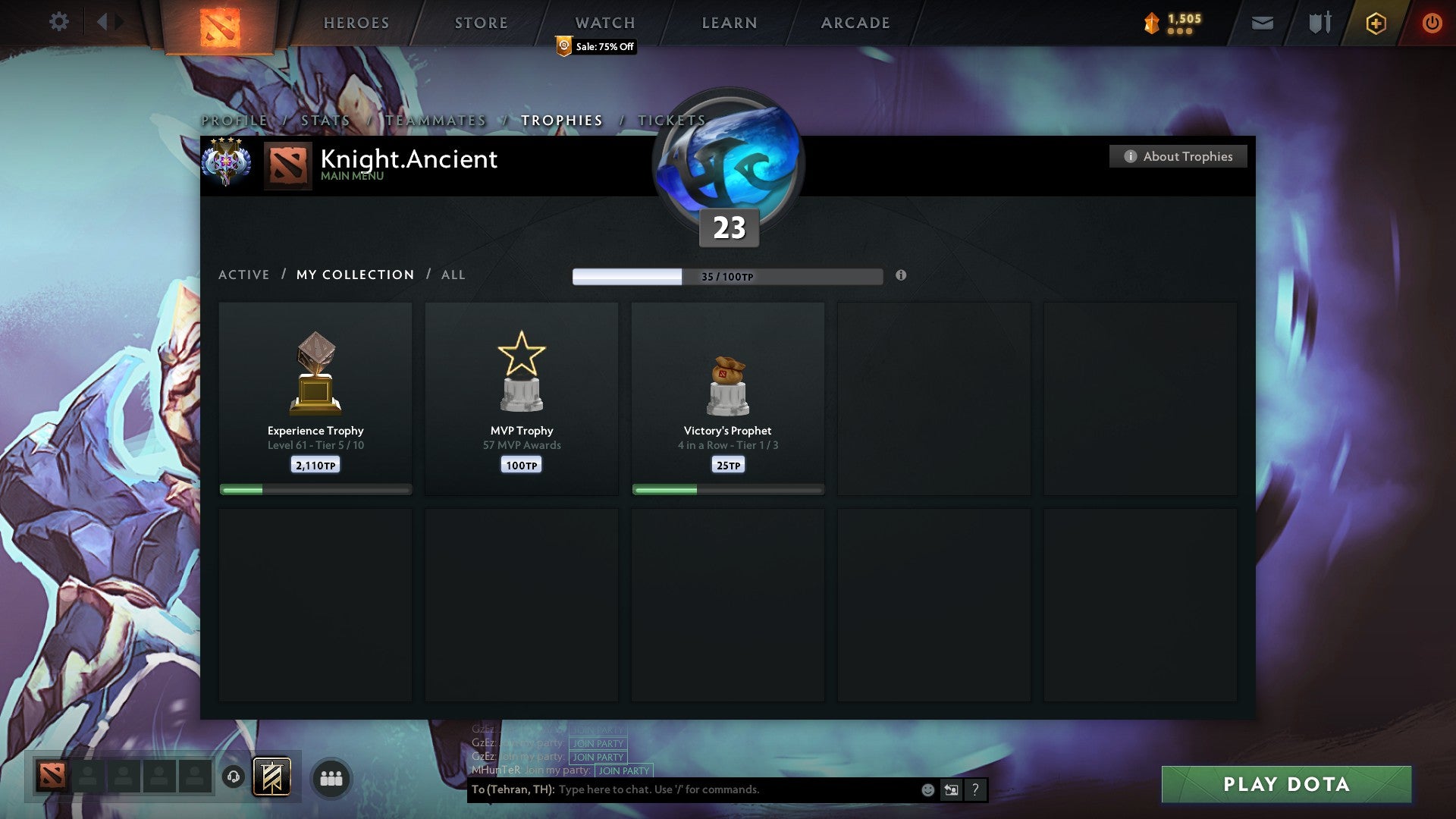
Task: Click MHunTeR's JOIN PARTY link
Action: pos(623,771)
